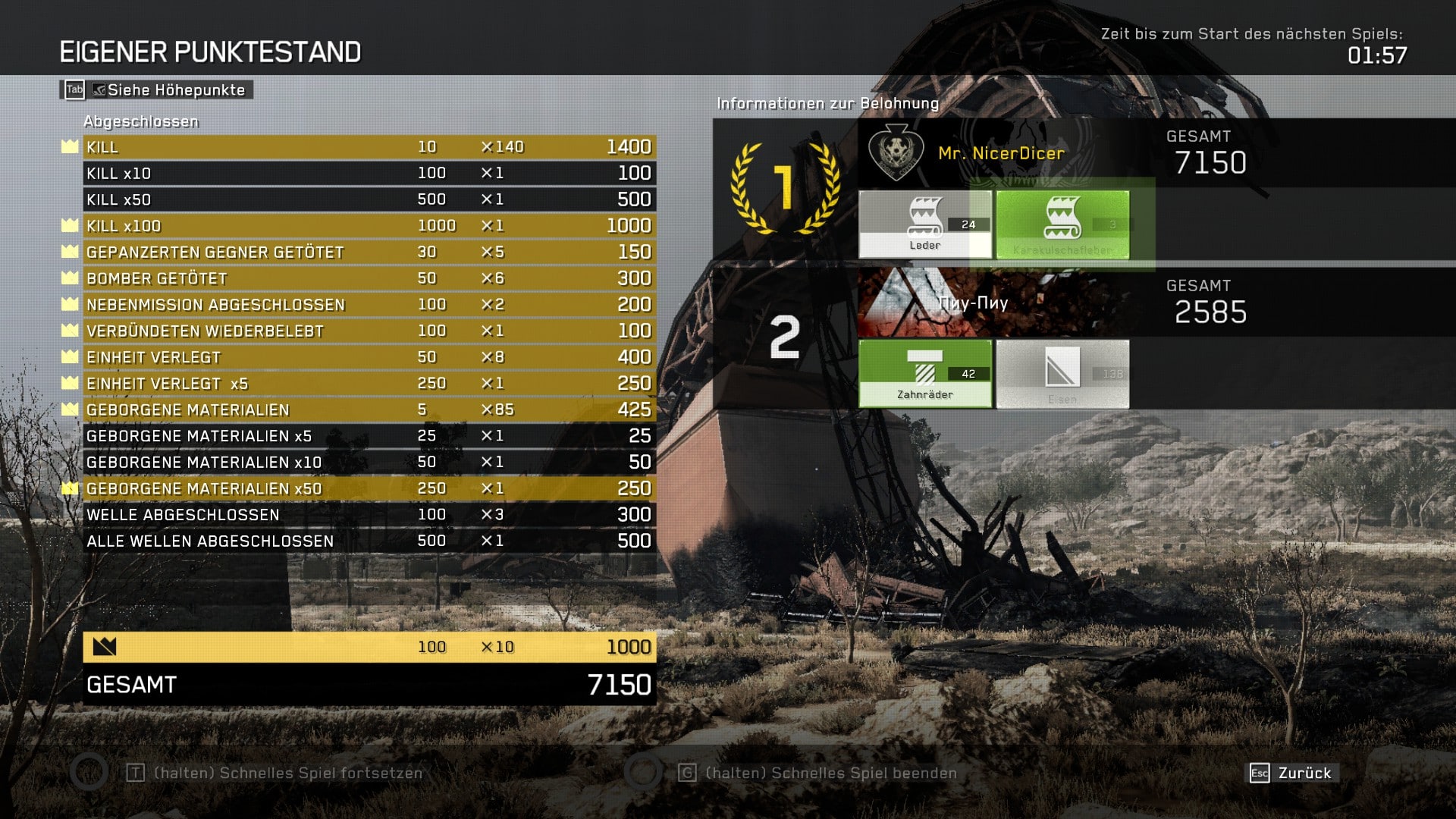End quick match via Schnelles Spiel beenden
Viewport: 1456px width, 819px height.
[830, 773]
